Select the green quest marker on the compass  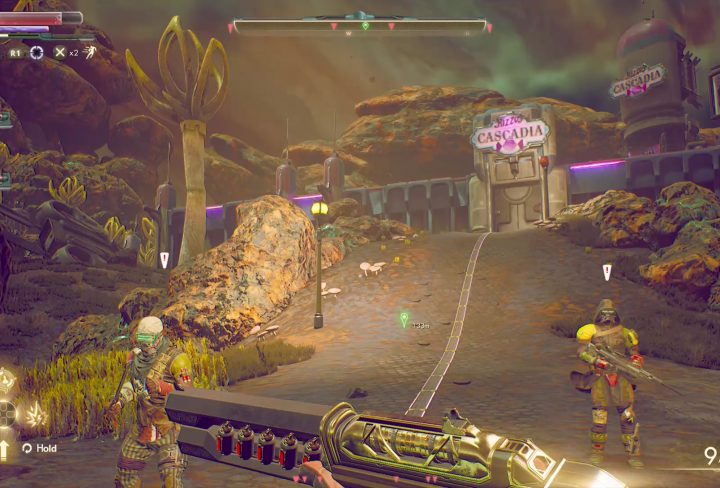[x=365, y=26]
